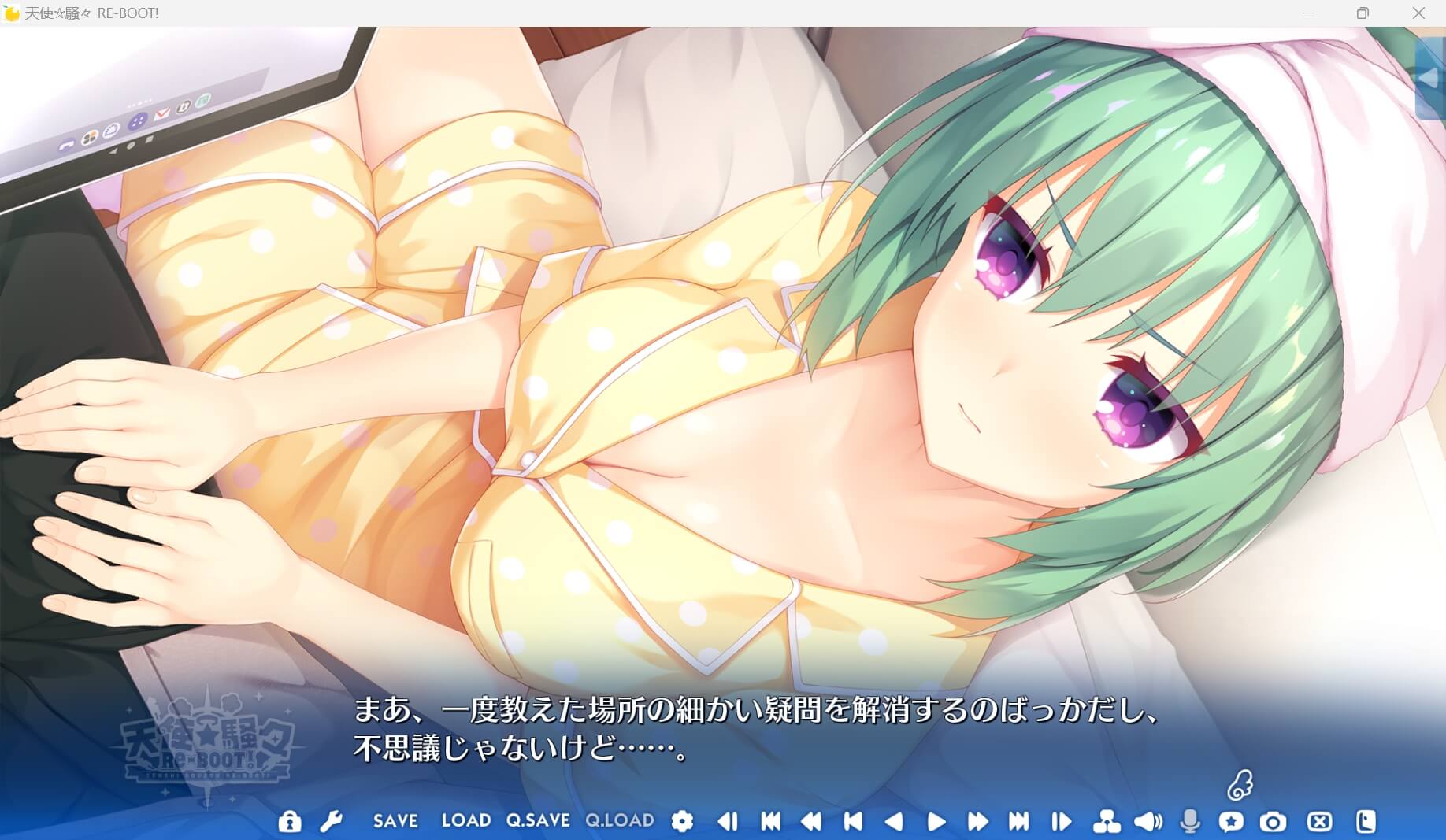Open the scene flowchart icon
The image size is (1446, 840).
pos(1108,820)
